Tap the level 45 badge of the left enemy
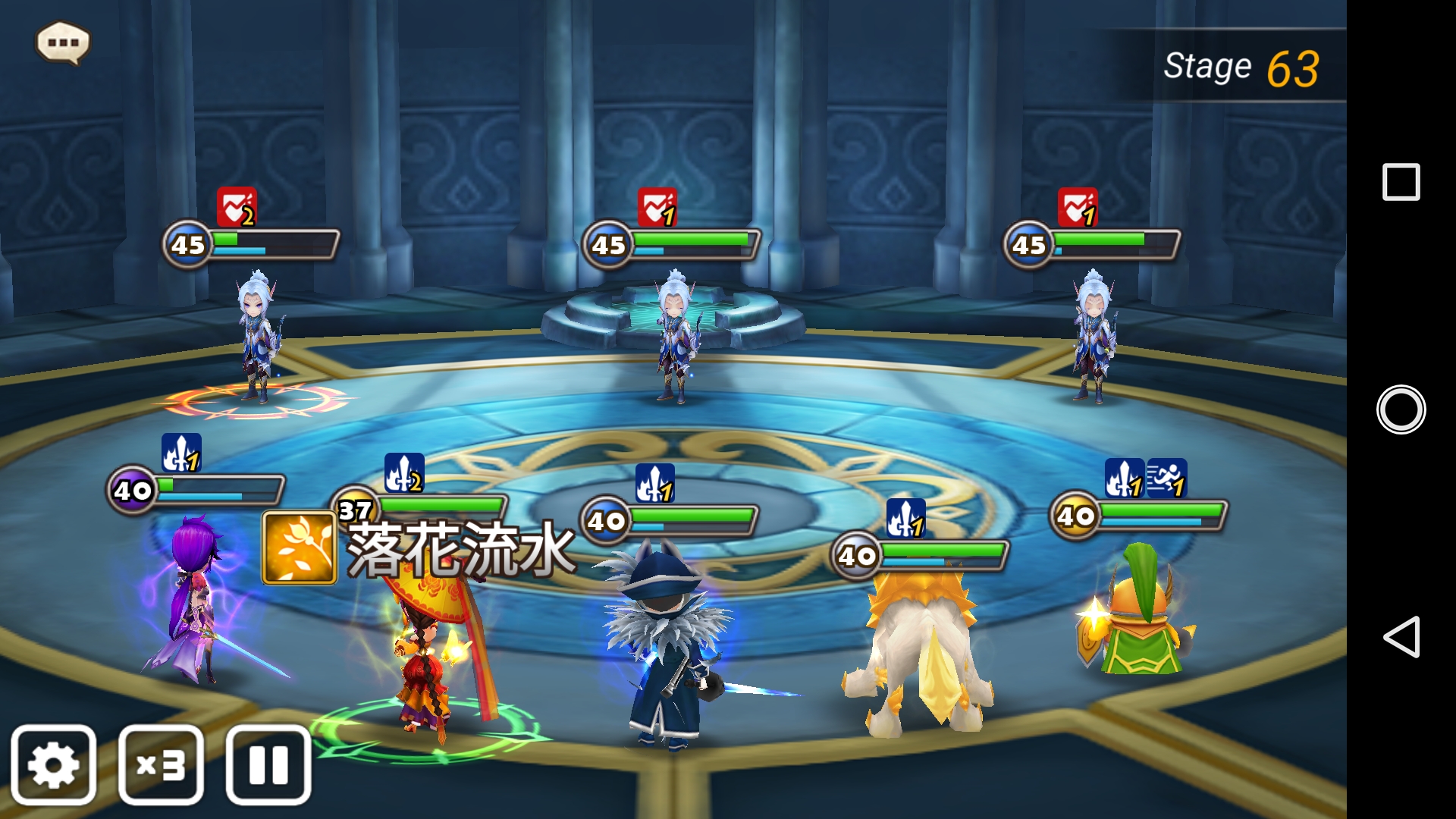The image size is (1456, 819). [x=188, y=244]
